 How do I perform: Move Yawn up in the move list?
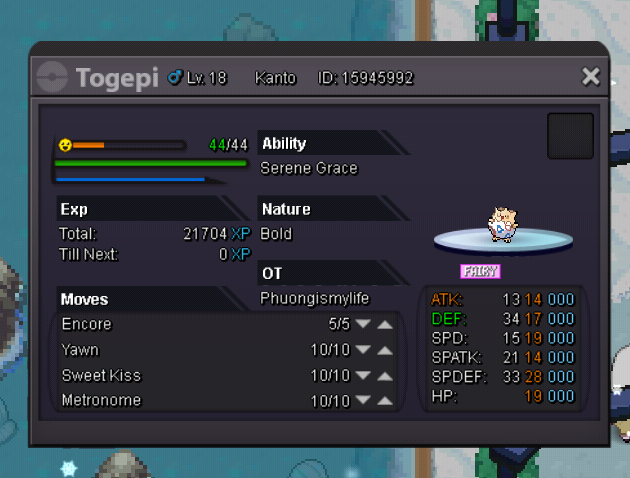pos(385,350)
